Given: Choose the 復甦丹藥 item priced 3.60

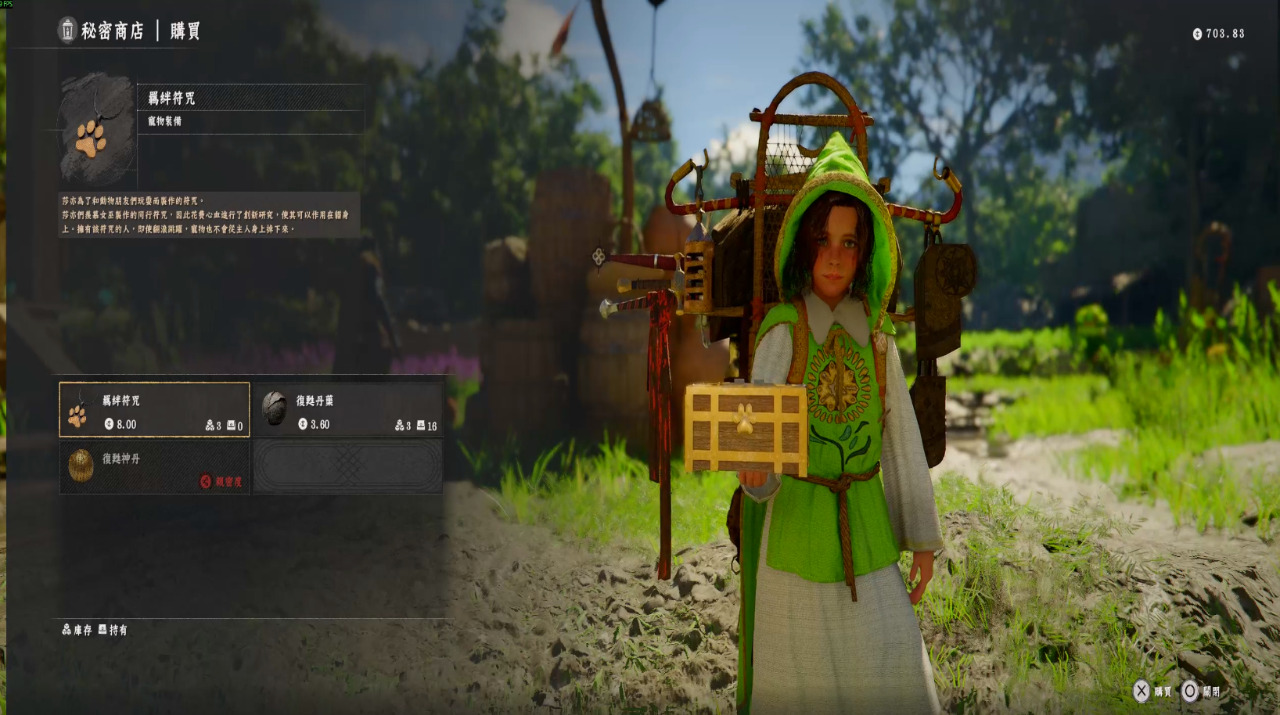Looking at the screenshot, I should [347, 410].
